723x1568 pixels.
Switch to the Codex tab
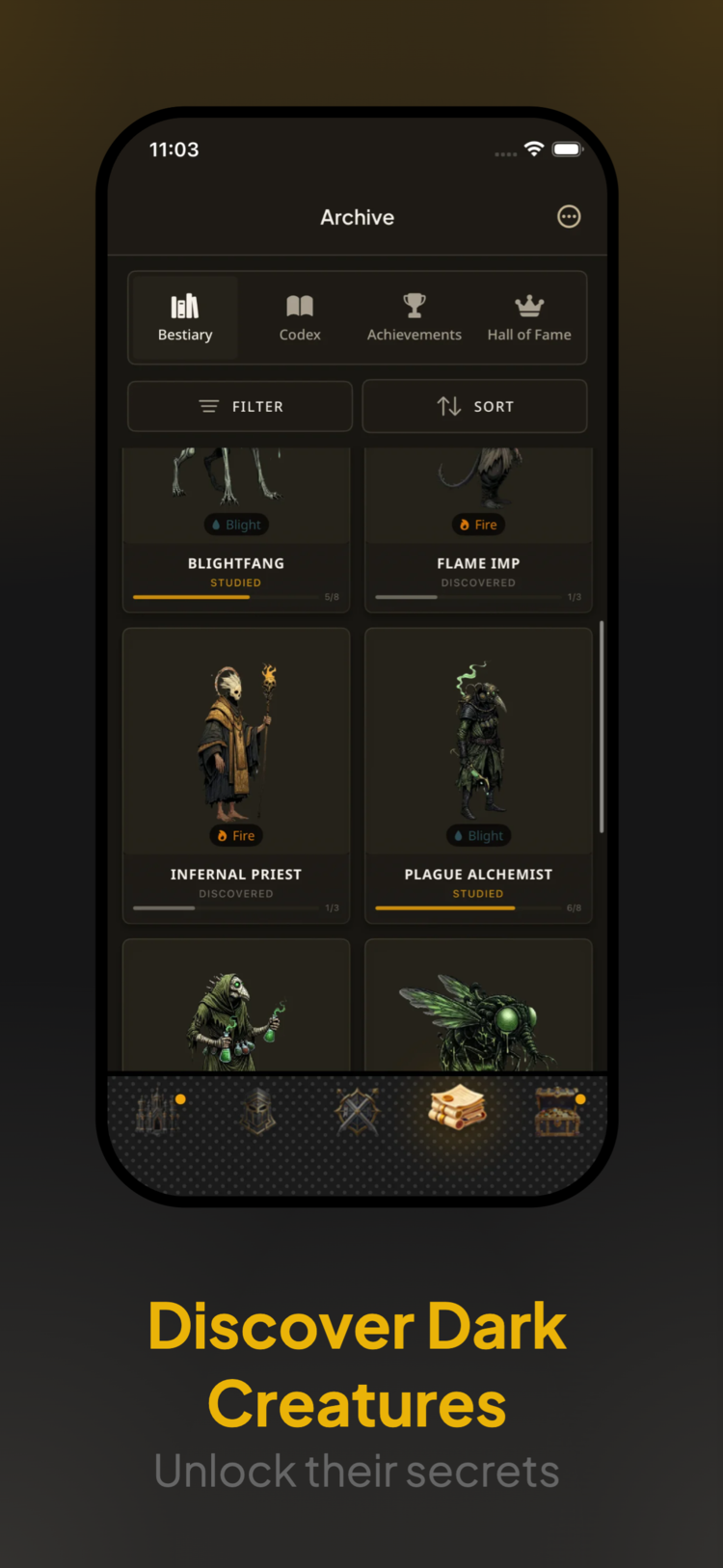tap(300, 318)
